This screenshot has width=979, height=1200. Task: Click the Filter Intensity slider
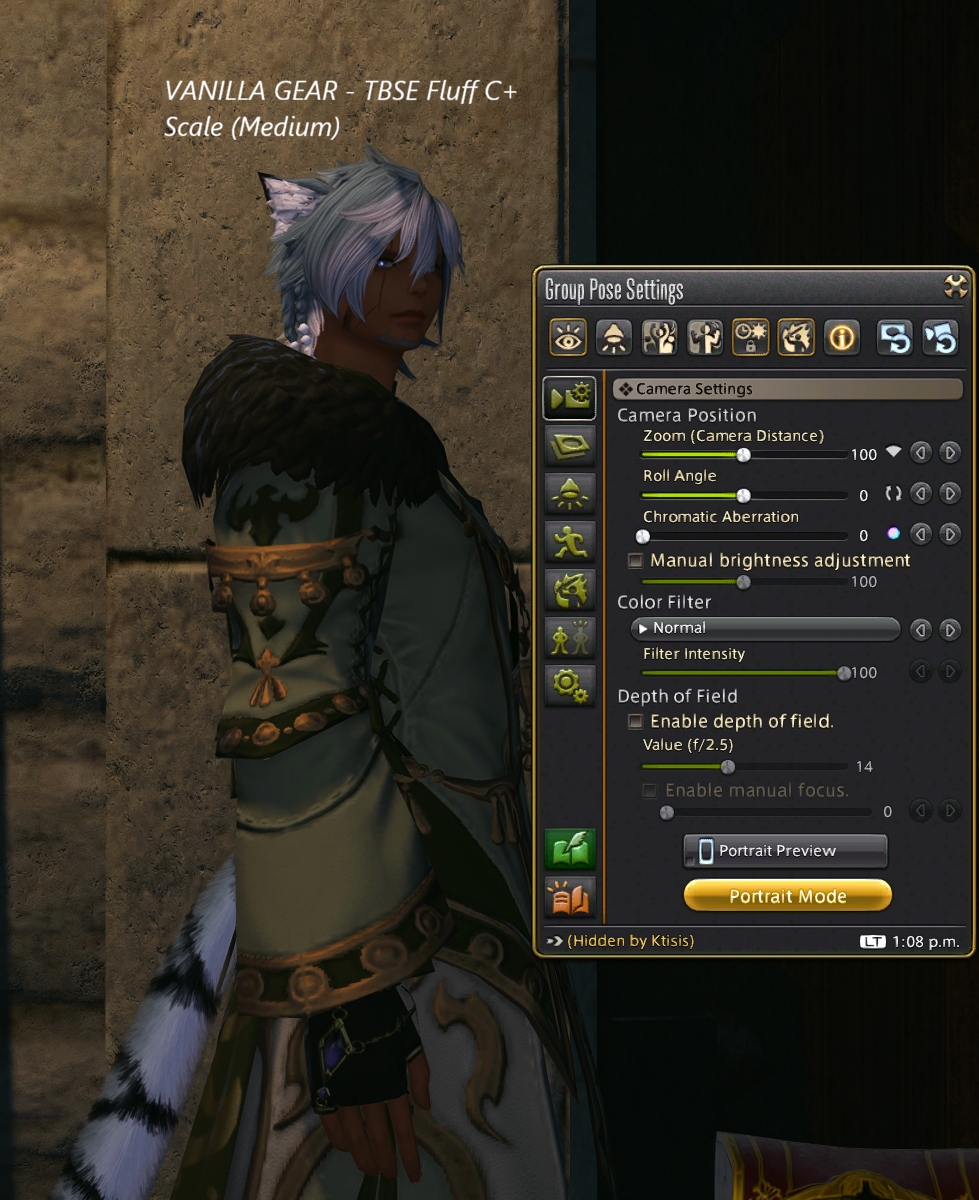844,673
